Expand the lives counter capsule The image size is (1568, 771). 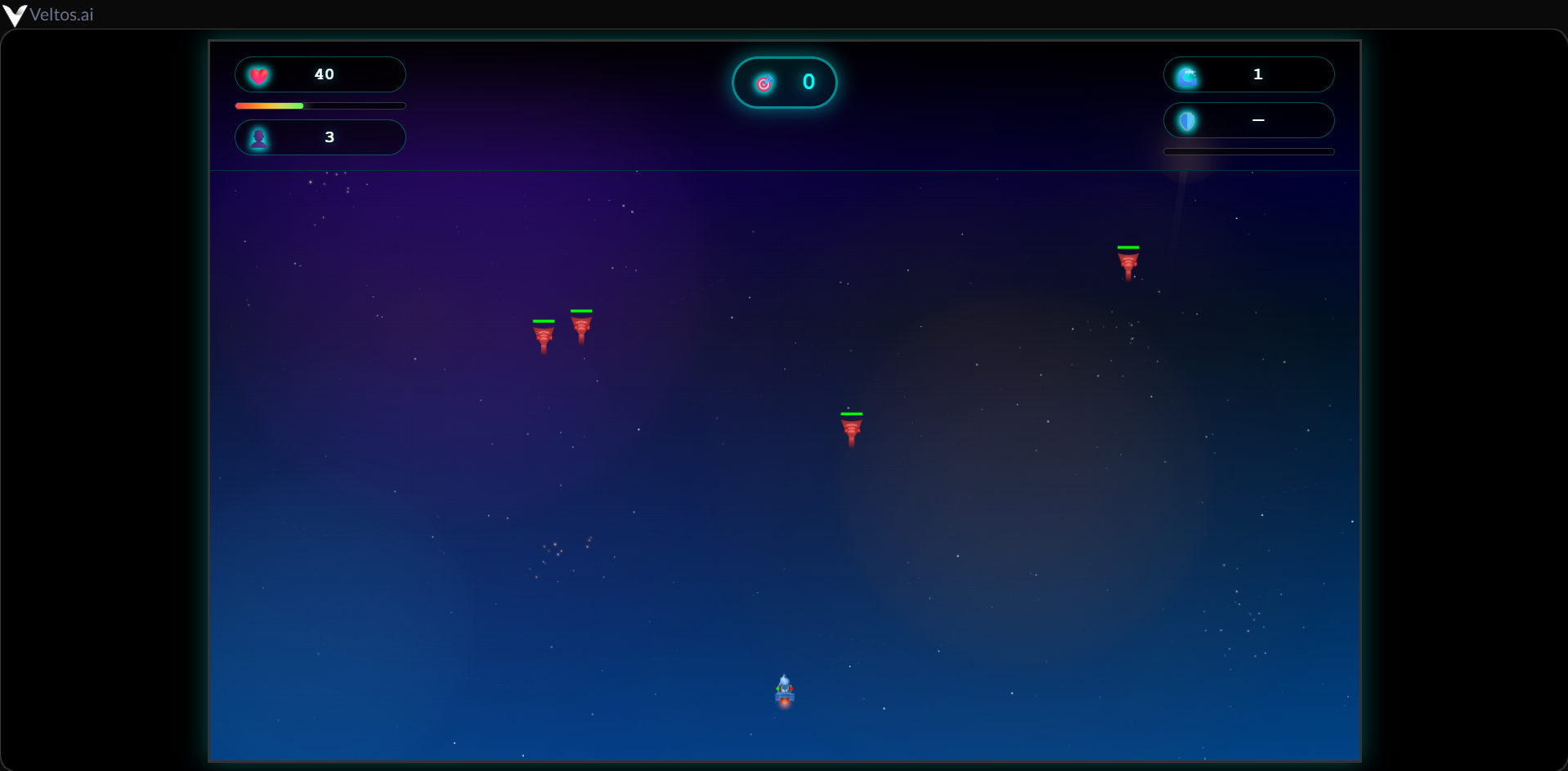(320, 137)
